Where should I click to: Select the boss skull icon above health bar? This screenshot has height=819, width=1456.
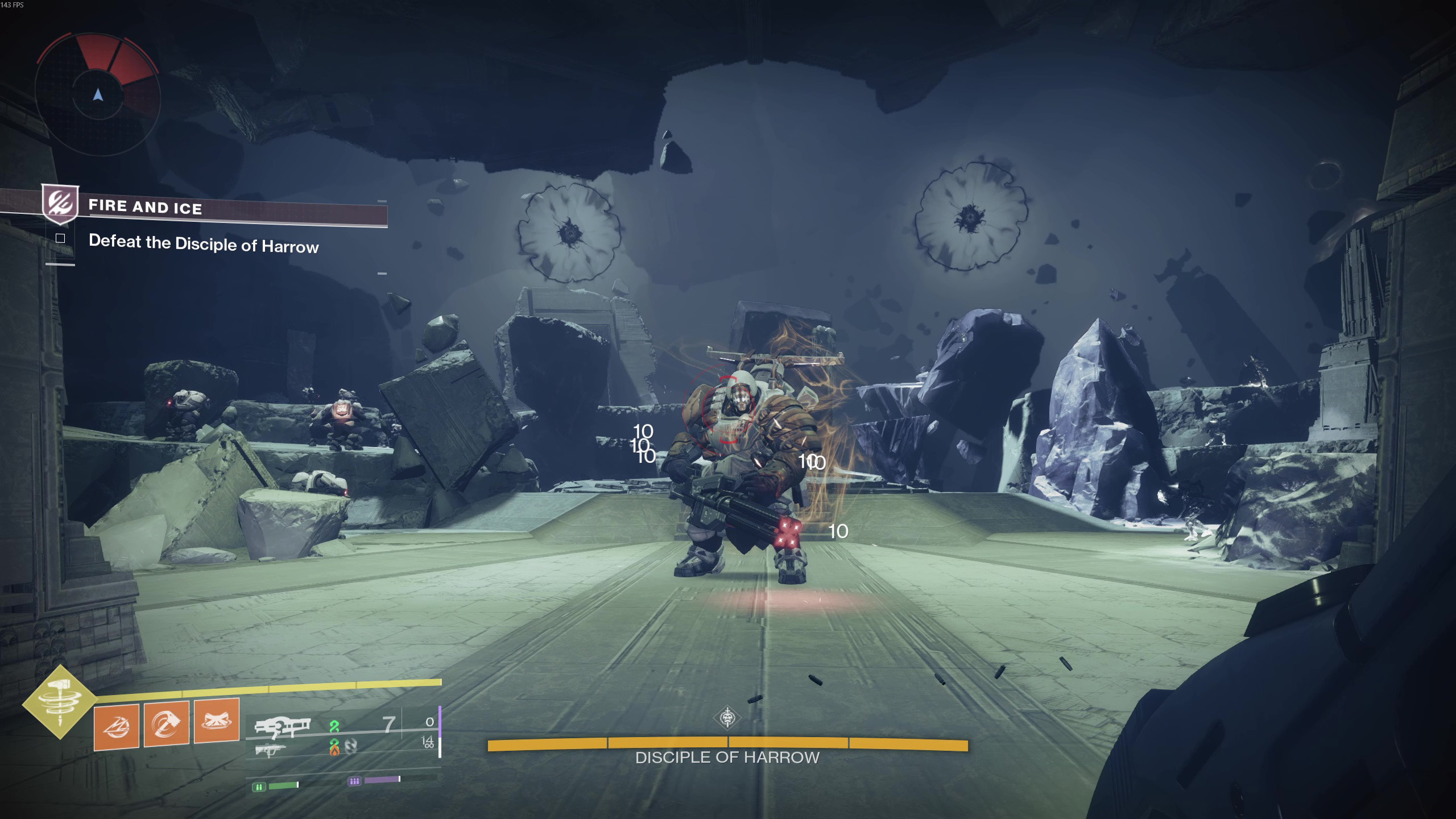727,718
